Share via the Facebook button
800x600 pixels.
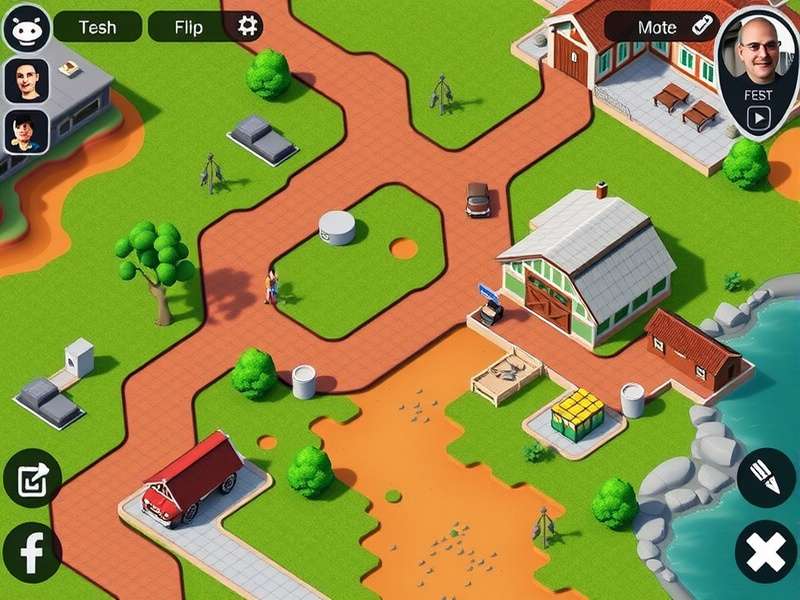pyautogui.click(x=32, y=552)
